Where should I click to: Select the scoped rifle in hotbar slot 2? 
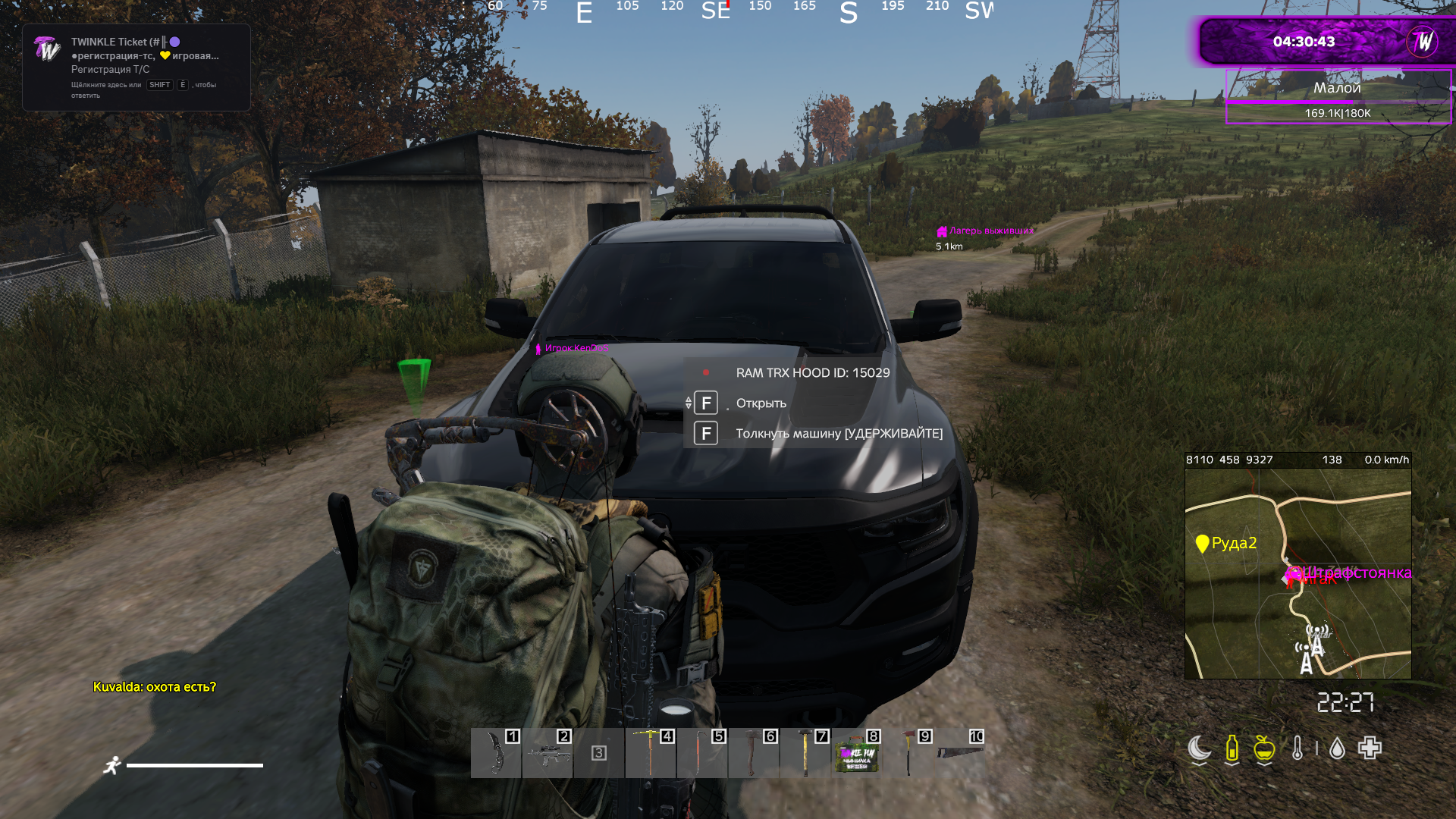pos(548,753)
